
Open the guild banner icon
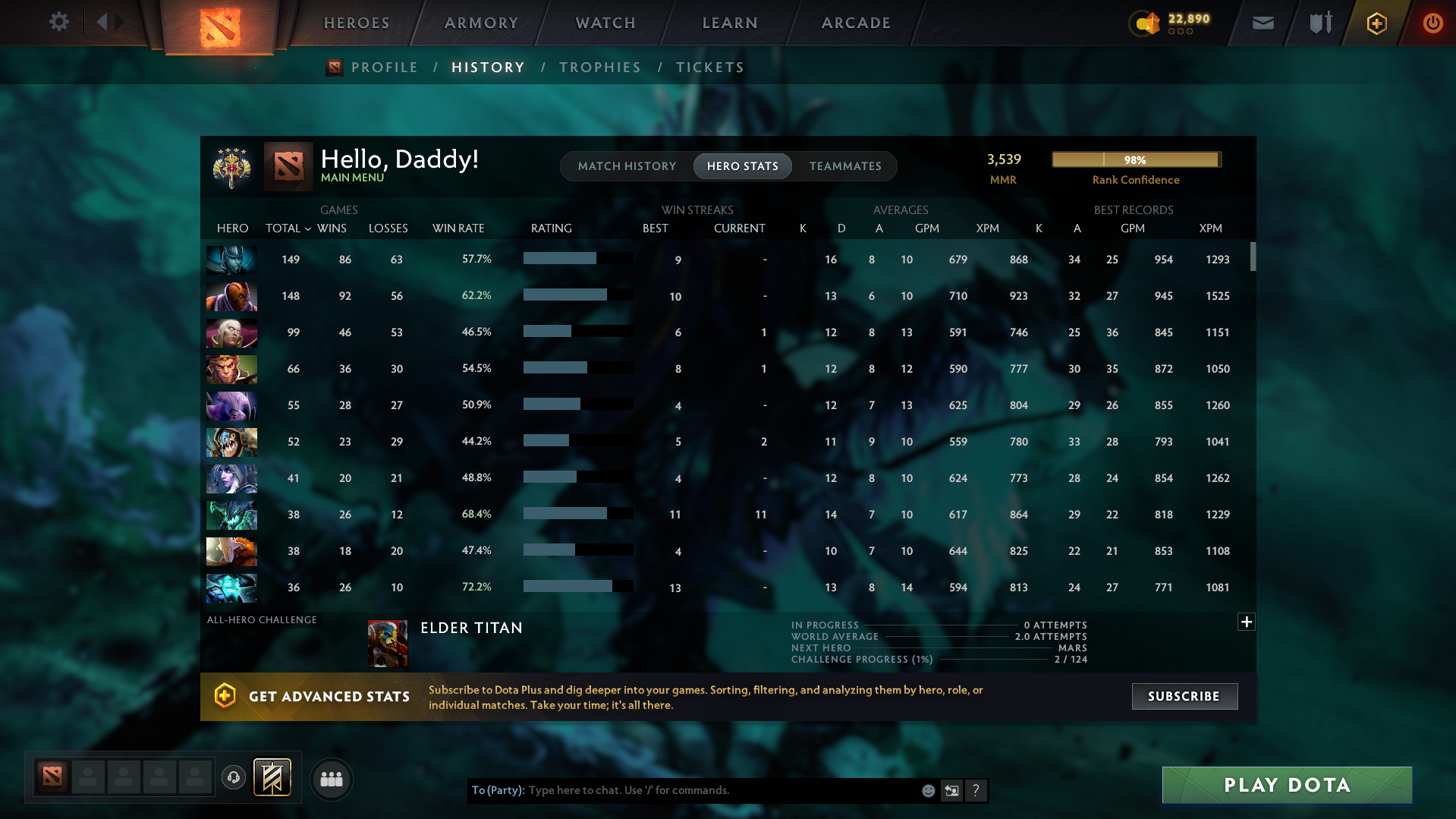click(270, 777)
